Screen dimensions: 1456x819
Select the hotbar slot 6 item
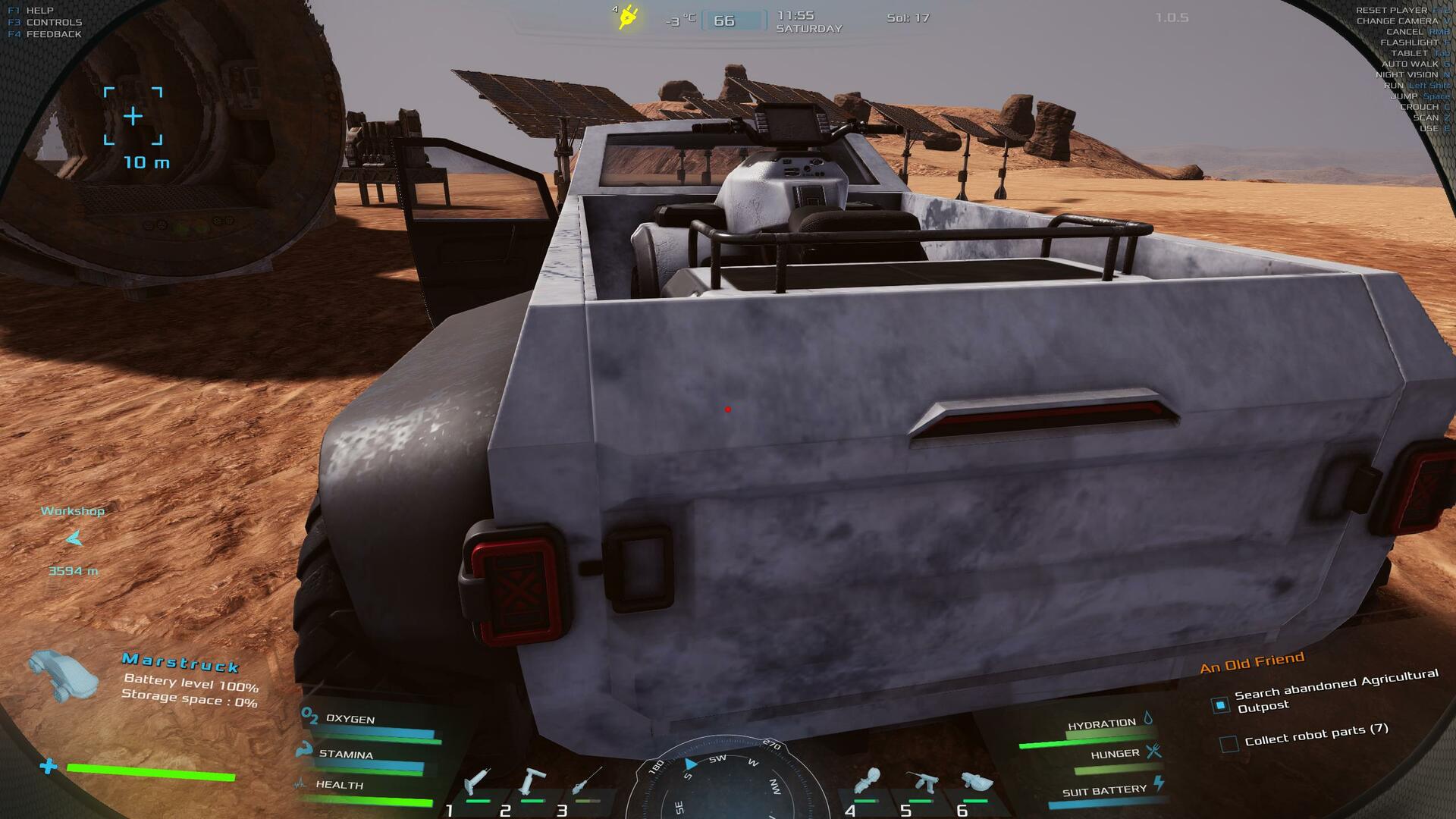click(976, 782)
